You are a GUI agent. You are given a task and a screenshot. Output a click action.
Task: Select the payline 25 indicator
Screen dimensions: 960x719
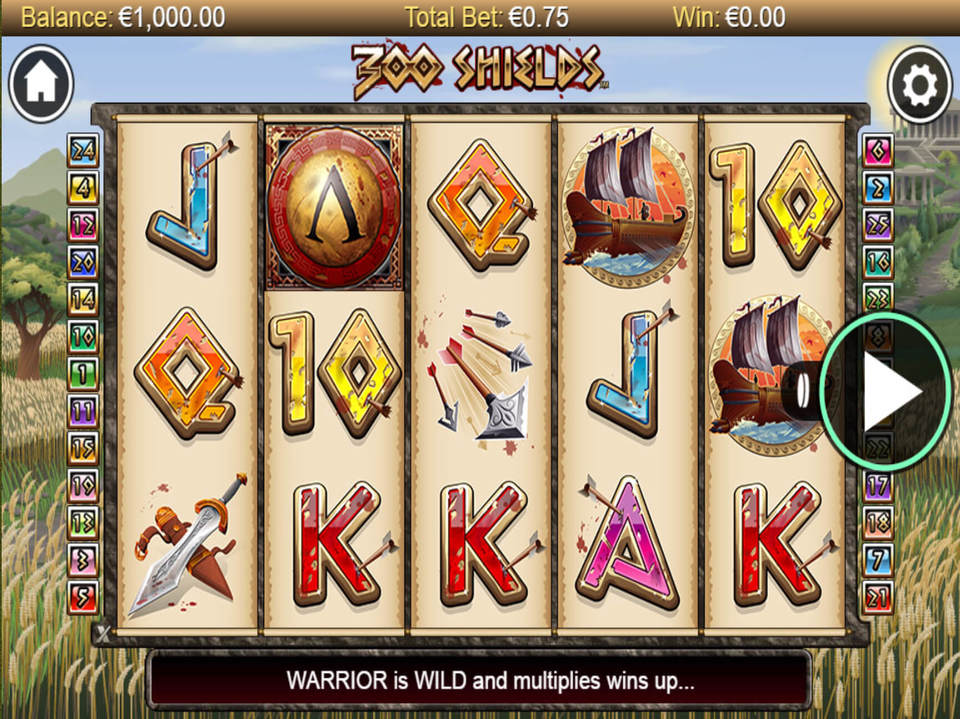877,224
